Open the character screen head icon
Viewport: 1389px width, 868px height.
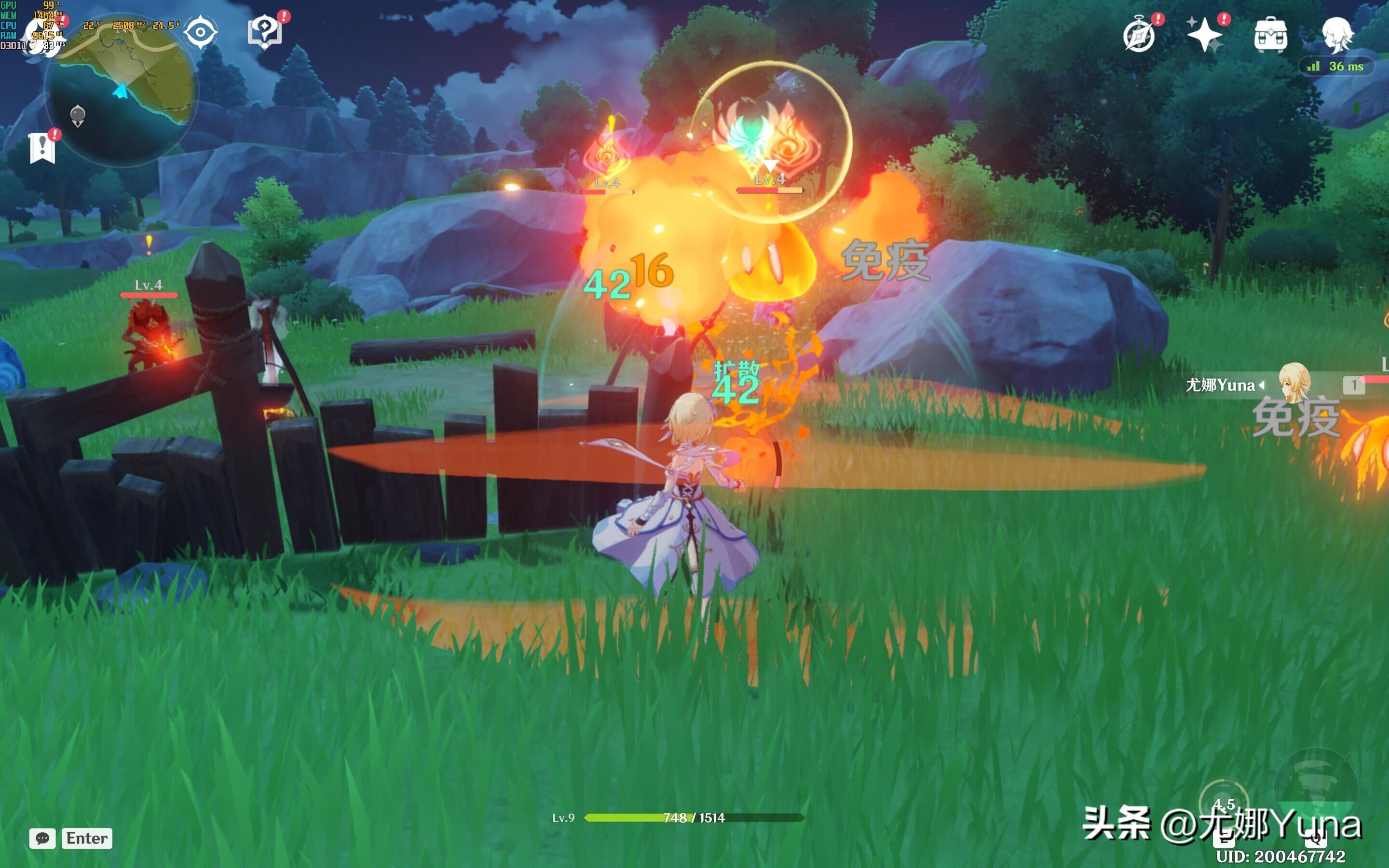click(1337, 34)
